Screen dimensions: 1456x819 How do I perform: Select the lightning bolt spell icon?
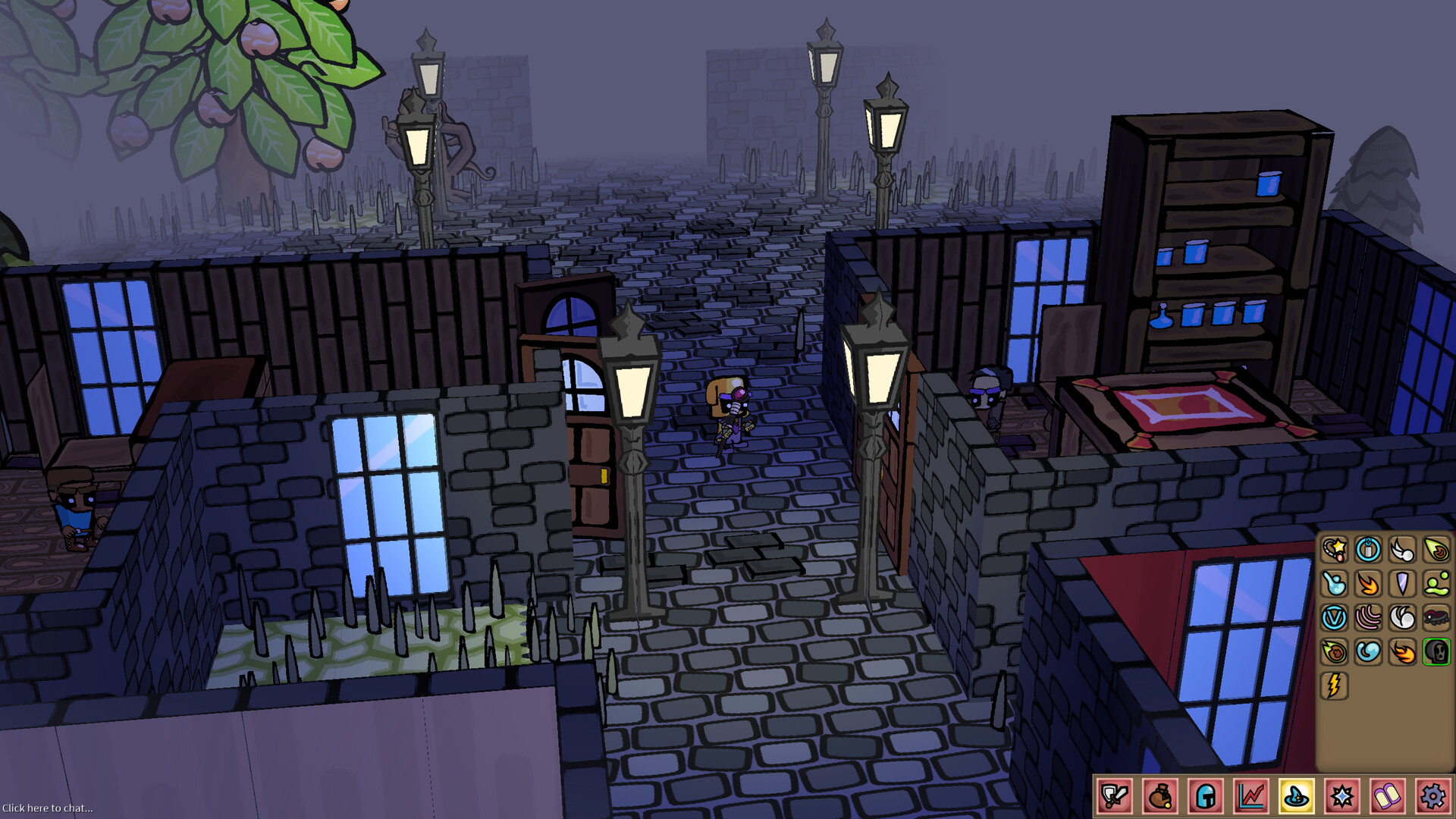click(1335, 686)
